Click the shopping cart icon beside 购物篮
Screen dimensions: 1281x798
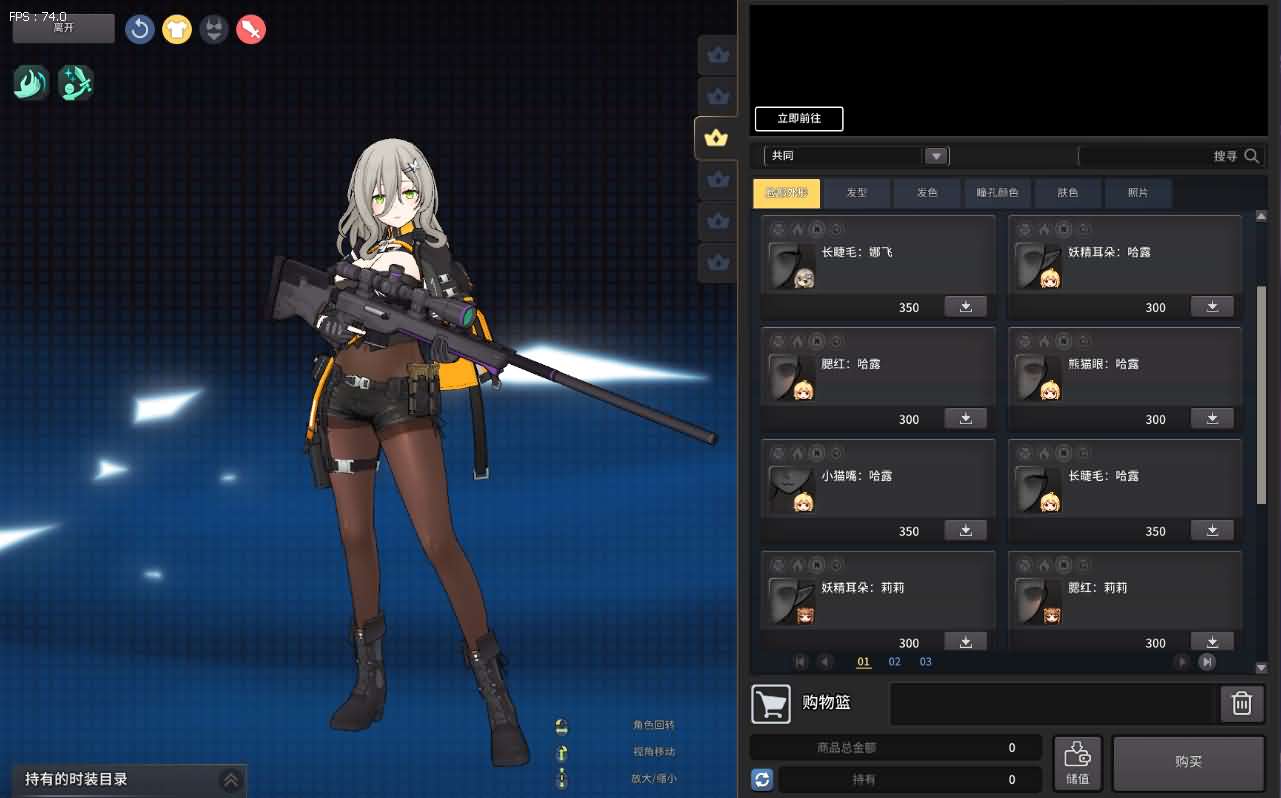coord(770,703)
